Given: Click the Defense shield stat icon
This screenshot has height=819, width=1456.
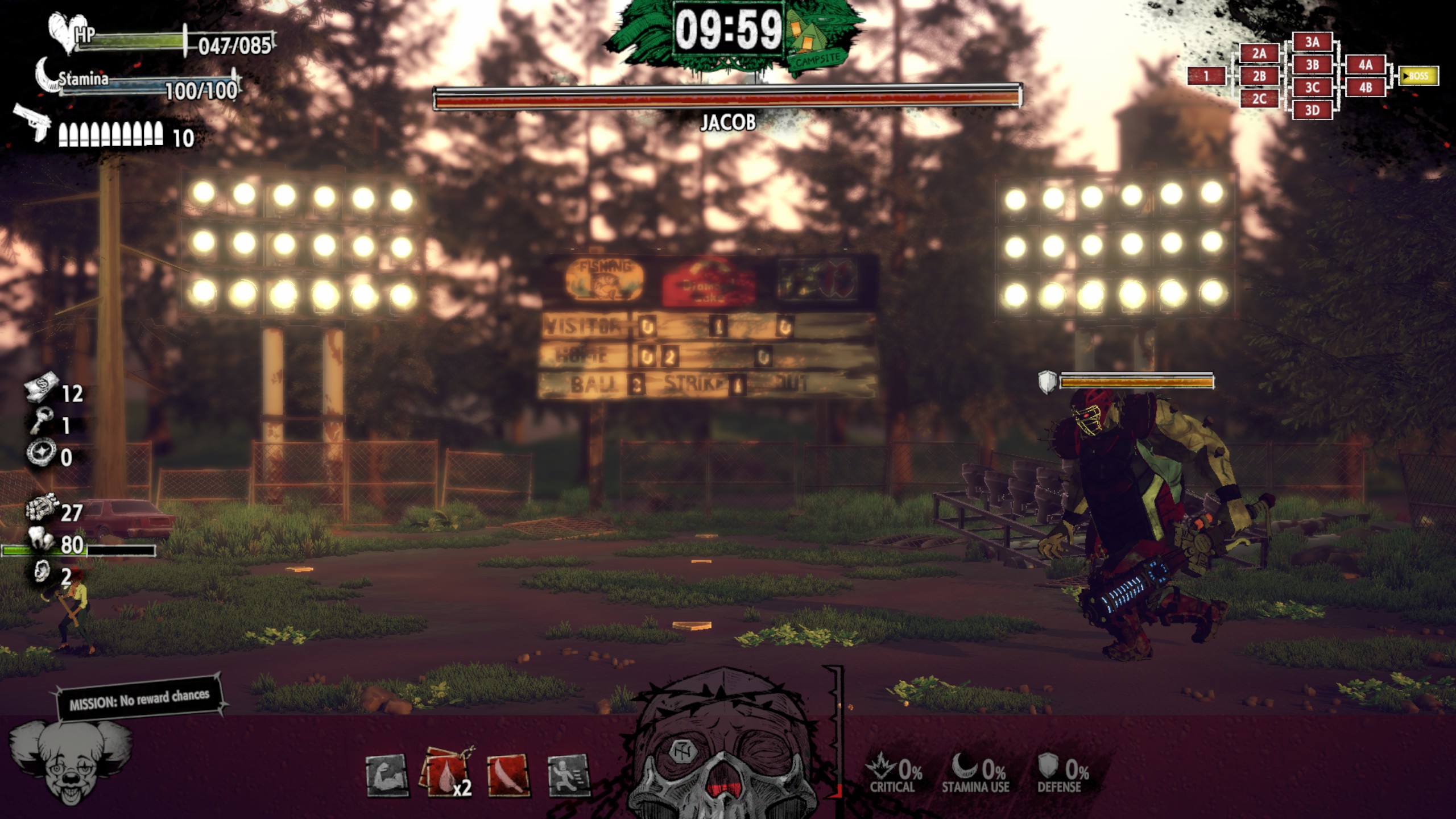Looking at the screenshot, I should point(1048,767).
